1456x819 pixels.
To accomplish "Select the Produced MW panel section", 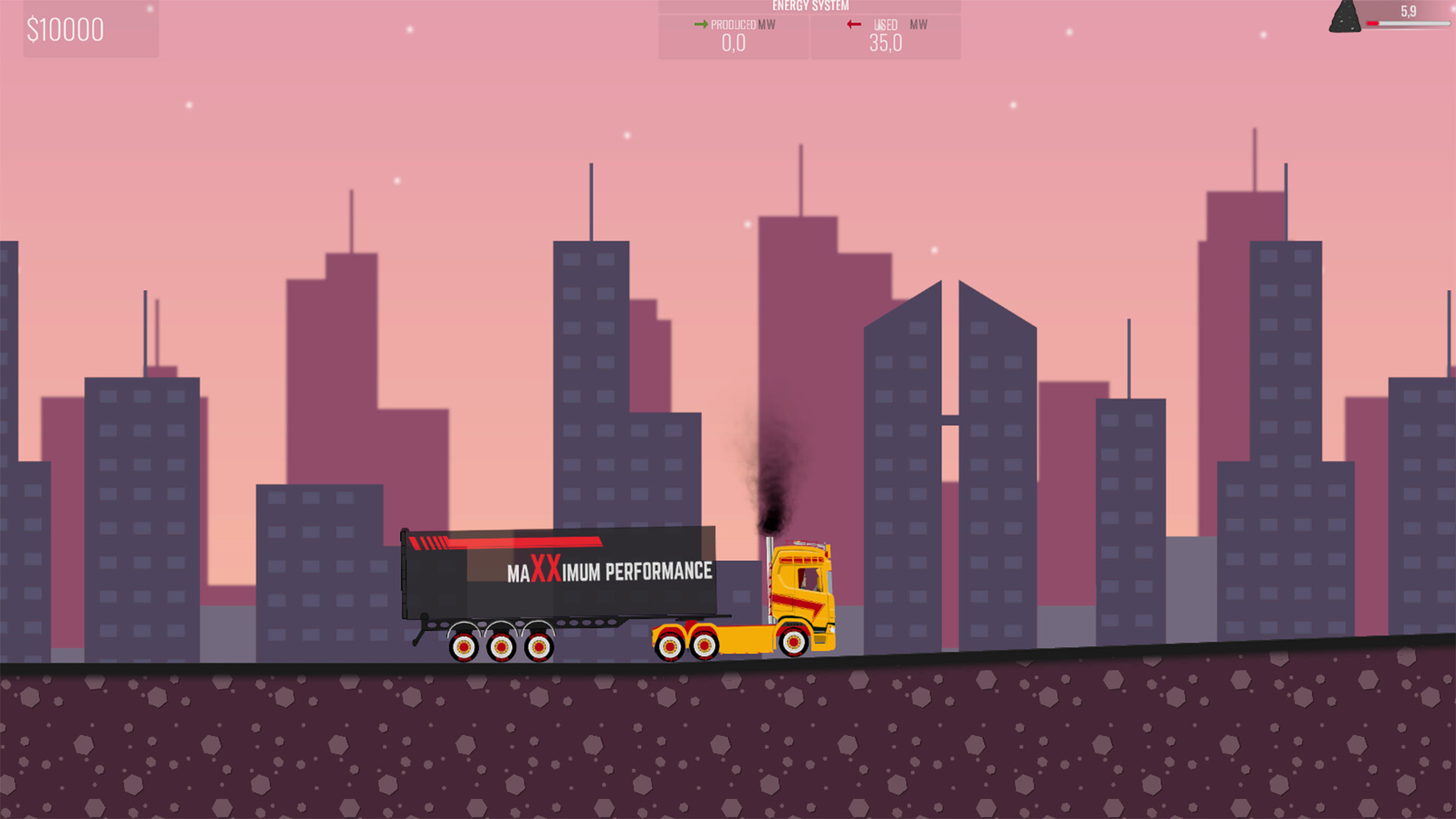I will coord(732,36).
